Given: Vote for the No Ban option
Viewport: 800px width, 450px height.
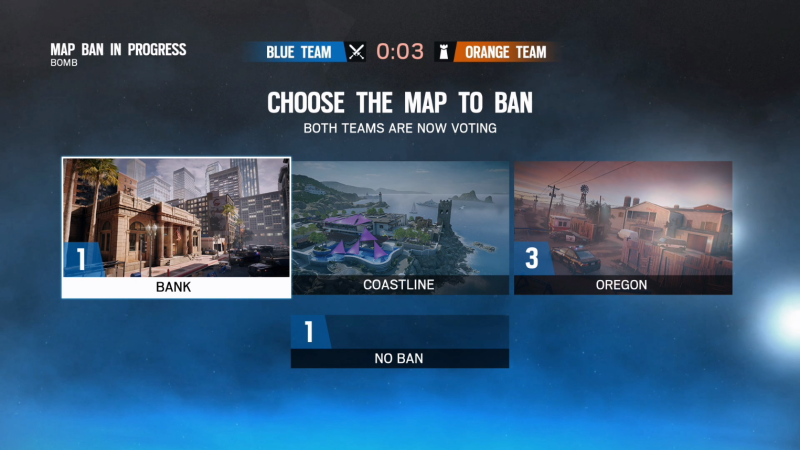Looking at the screenshot, I should 400,342.
